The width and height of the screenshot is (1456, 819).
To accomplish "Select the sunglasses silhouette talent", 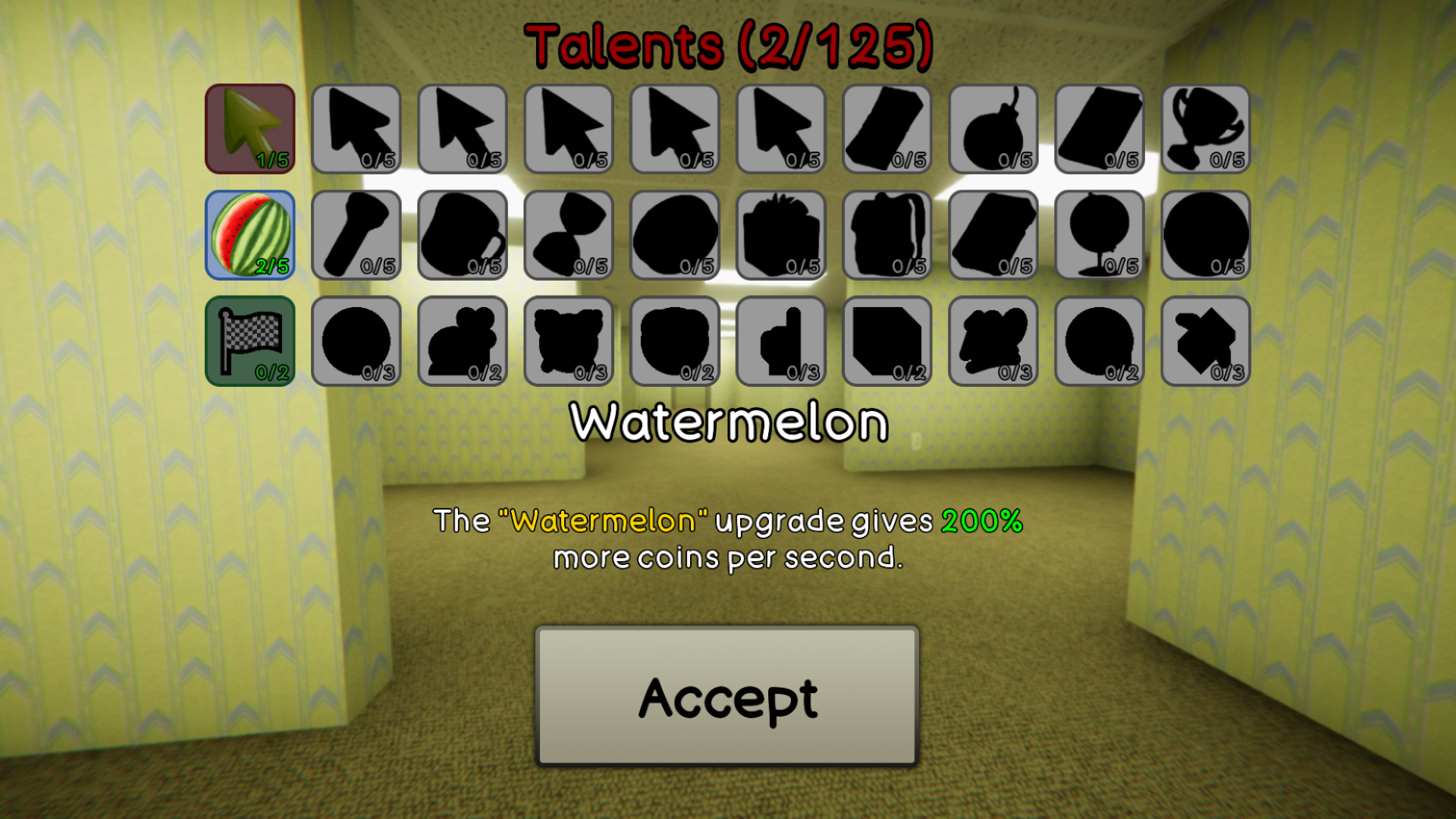I will click(x=568, y=234).
